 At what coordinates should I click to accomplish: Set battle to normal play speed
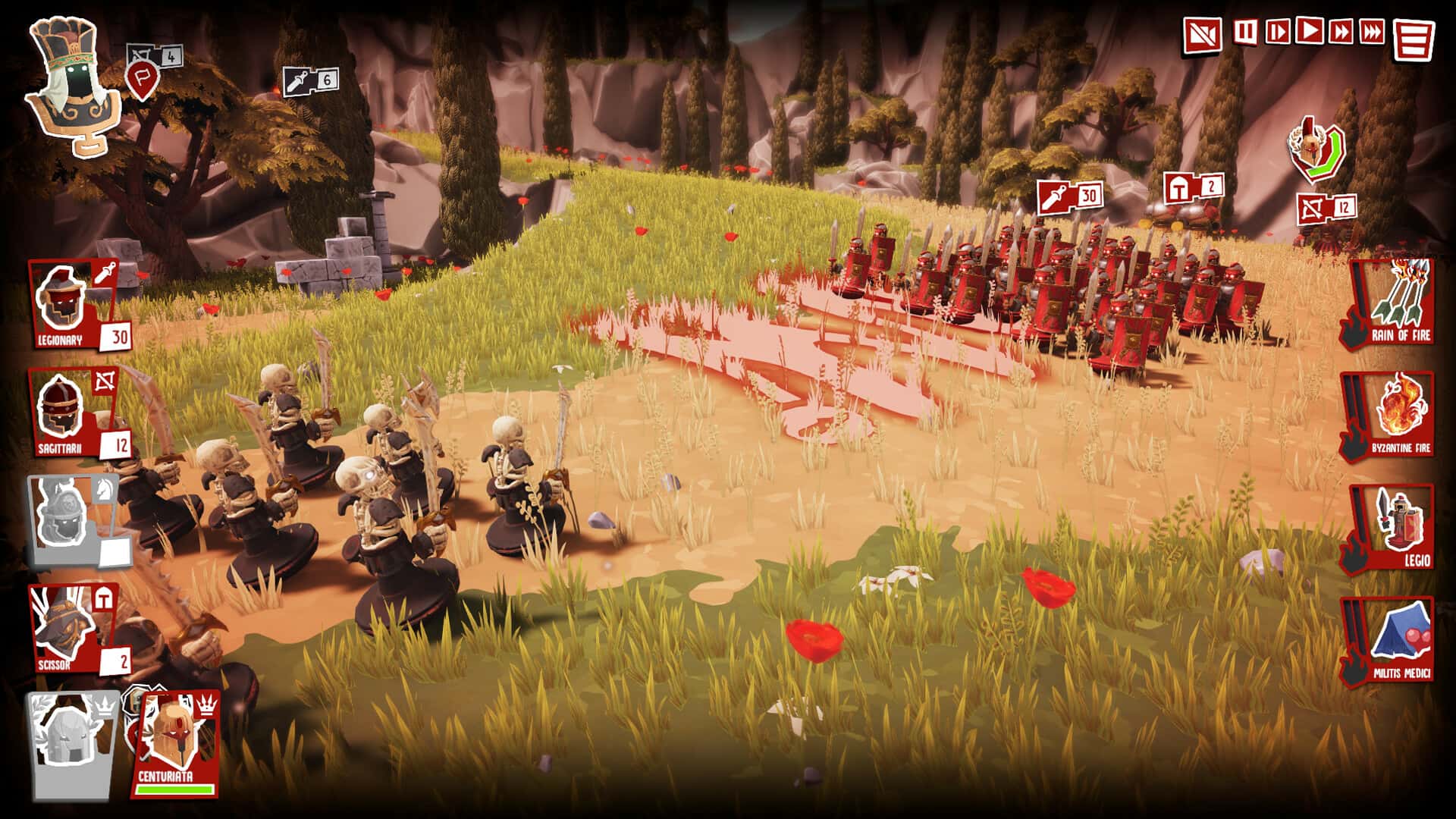point(1310,31)
